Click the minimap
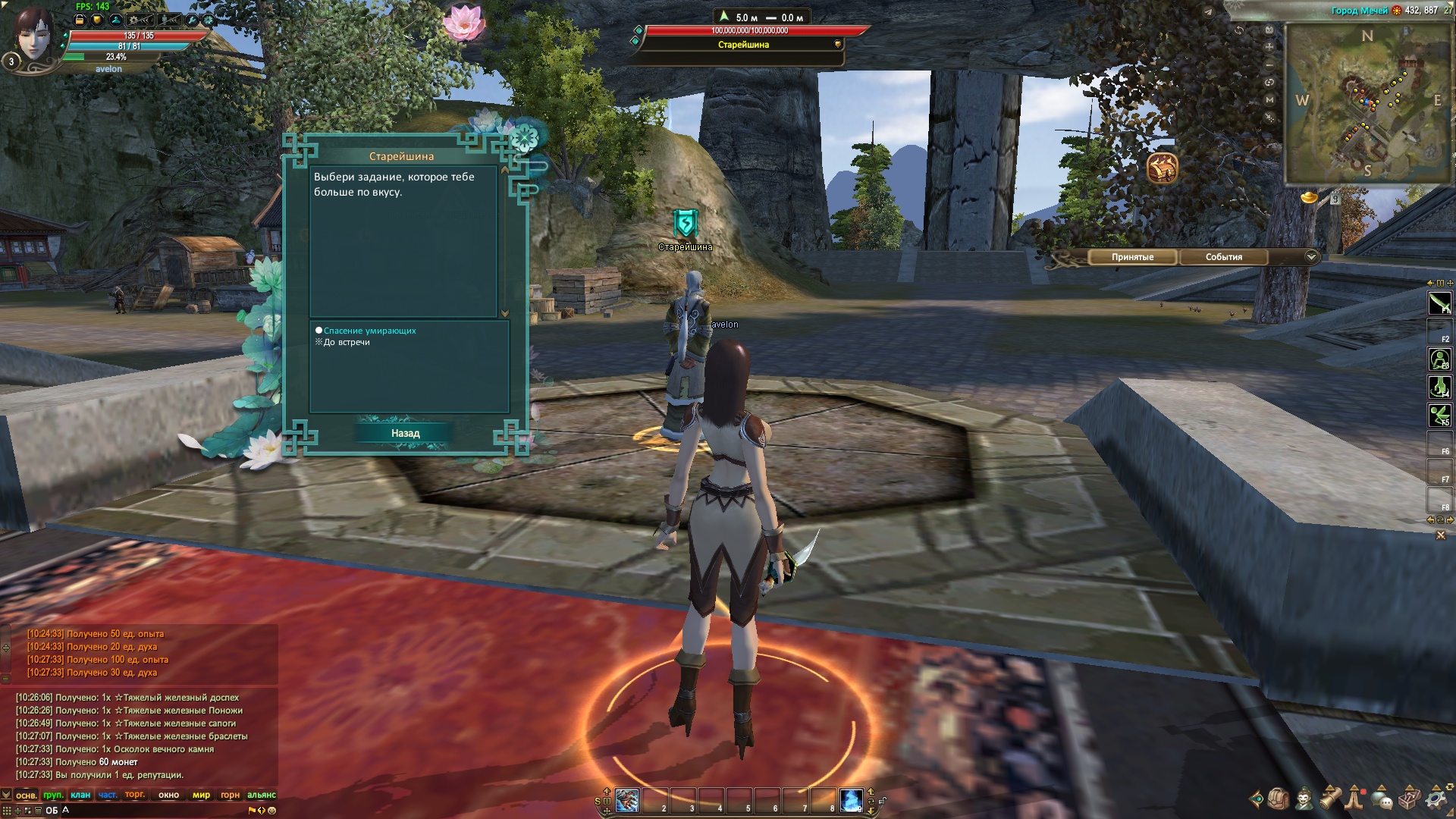The width and height of the screenshot is (1456, 819). [1367, 102]
